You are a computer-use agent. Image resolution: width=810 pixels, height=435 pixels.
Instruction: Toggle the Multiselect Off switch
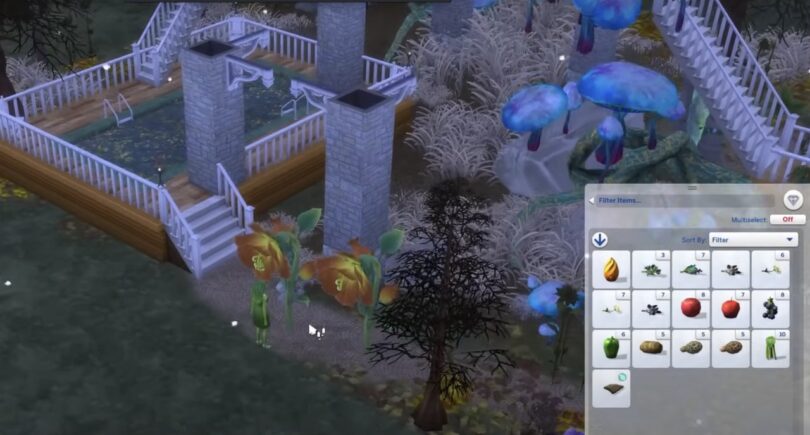[x=787, y=219]
